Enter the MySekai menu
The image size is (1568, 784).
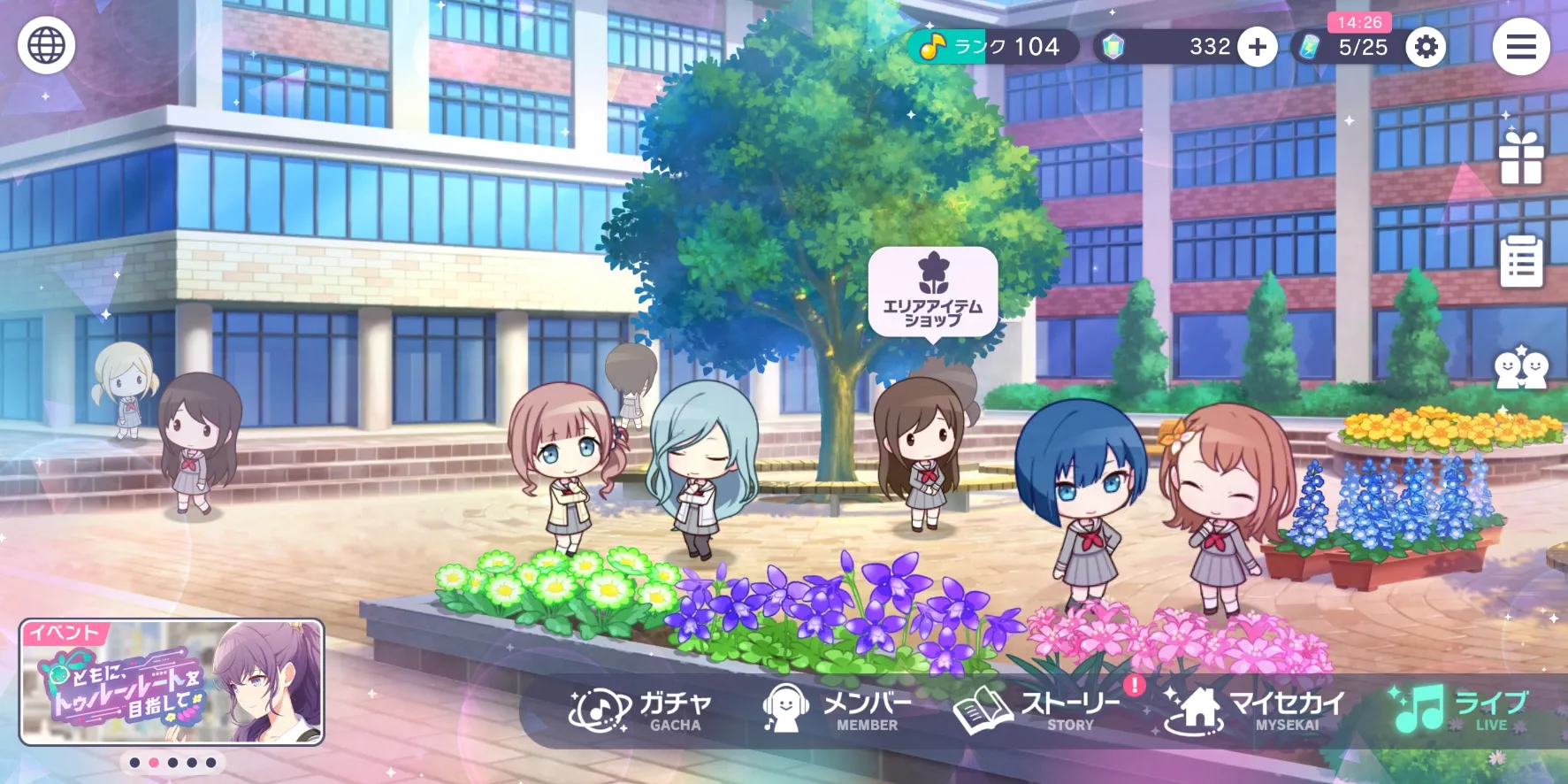[1255, 711]
